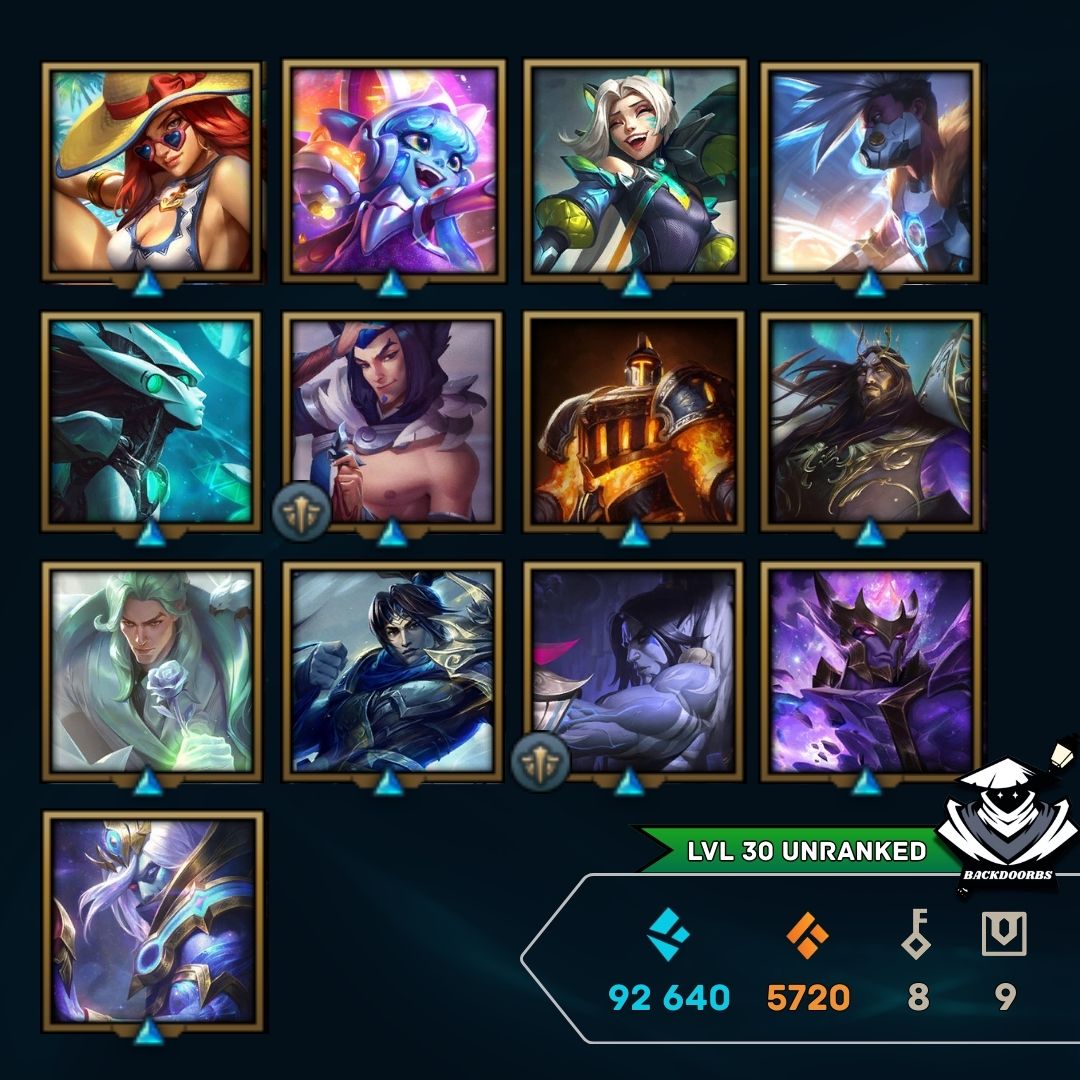Choose the fiery golden armored furnace skin
Image resolution: width=1080 pixels, height=1080 pixels.
tap(634, 422)
